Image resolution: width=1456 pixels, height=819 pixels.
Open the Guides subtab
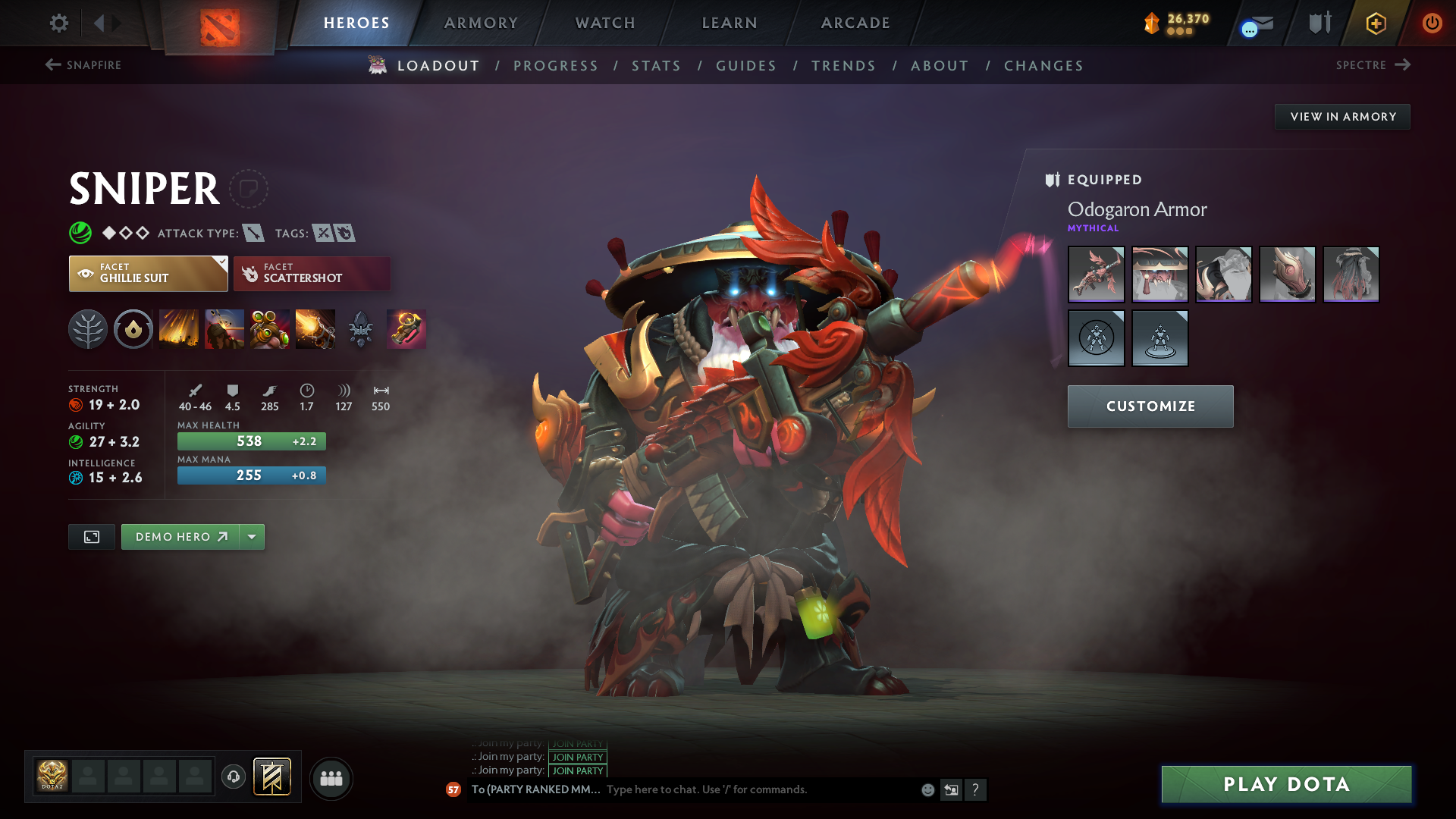coord(746,66)
